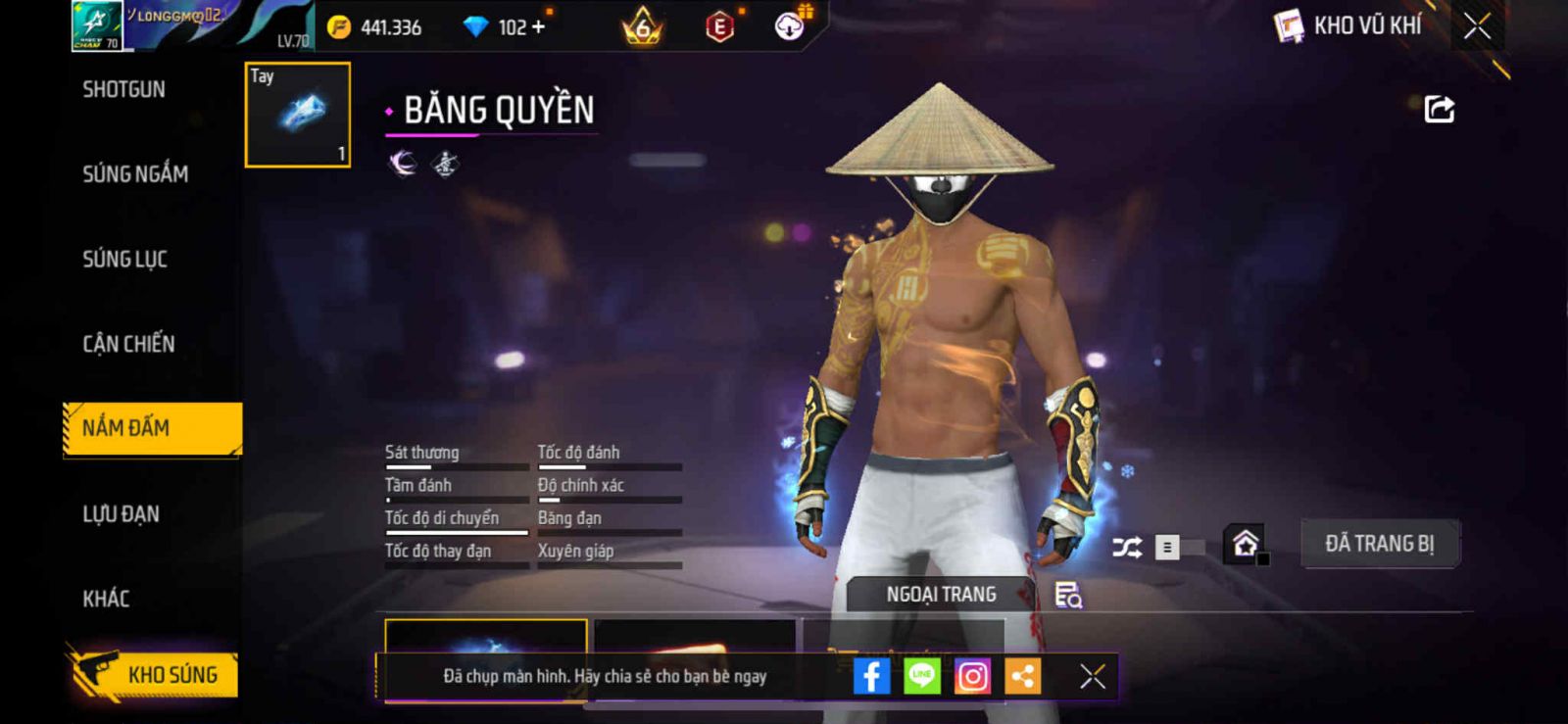
Task: Share screenshot to Instagram
Action: tap(972, 676)
